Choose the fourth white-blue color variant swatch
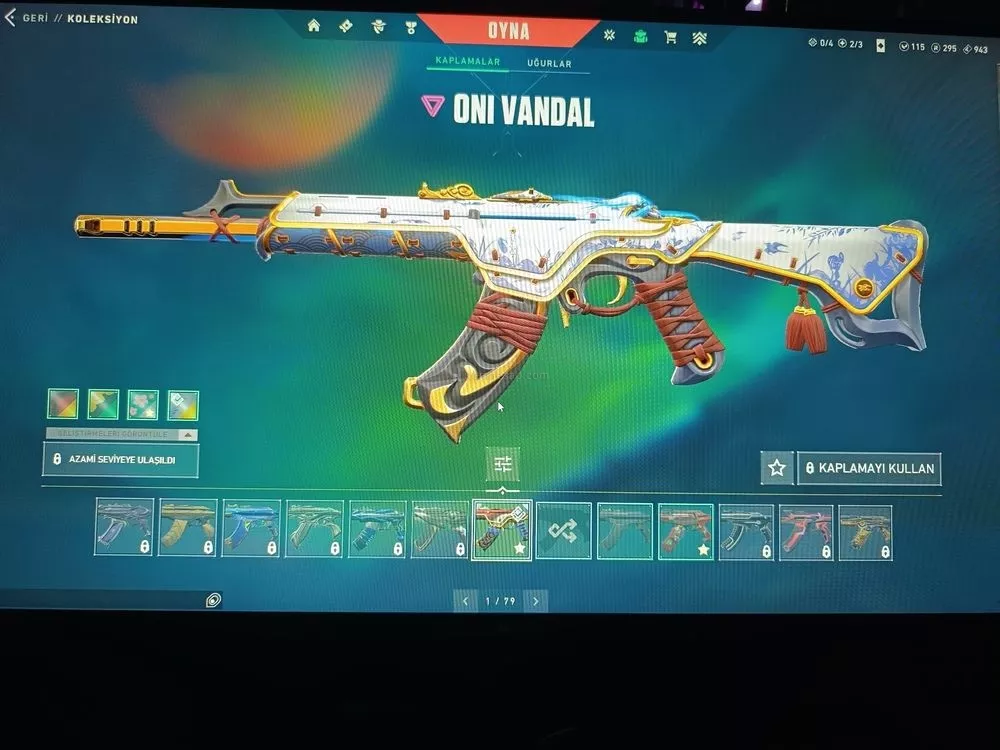 pos(183,405)
